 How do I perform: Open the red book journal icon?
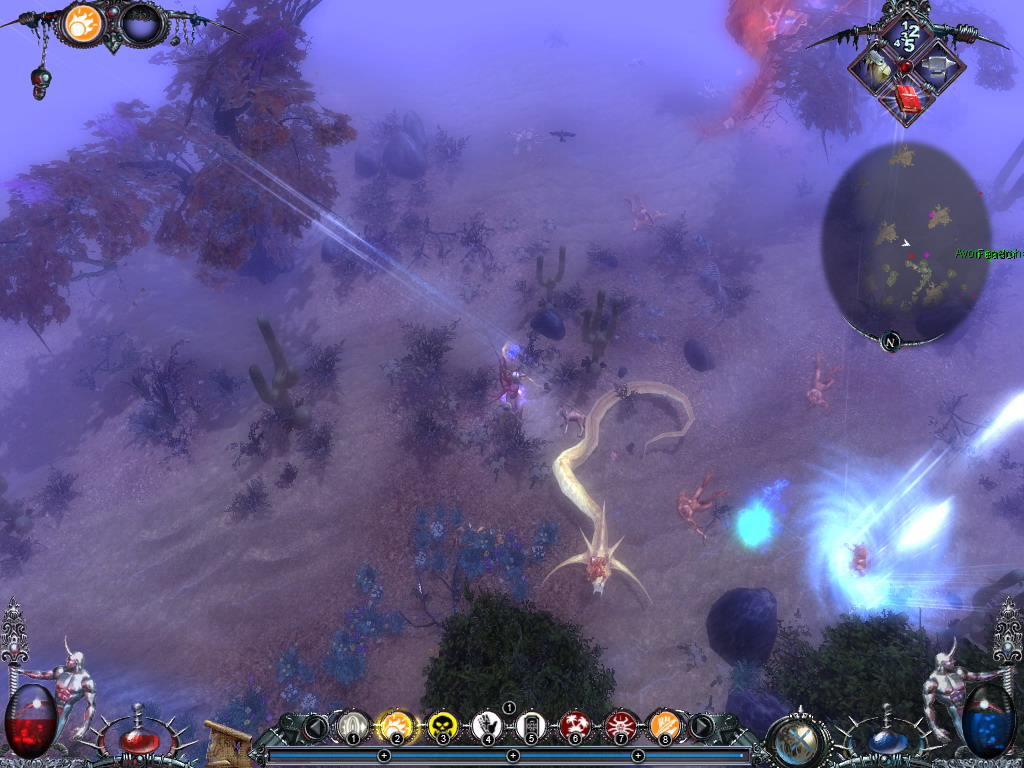click(x=906, y=98)
